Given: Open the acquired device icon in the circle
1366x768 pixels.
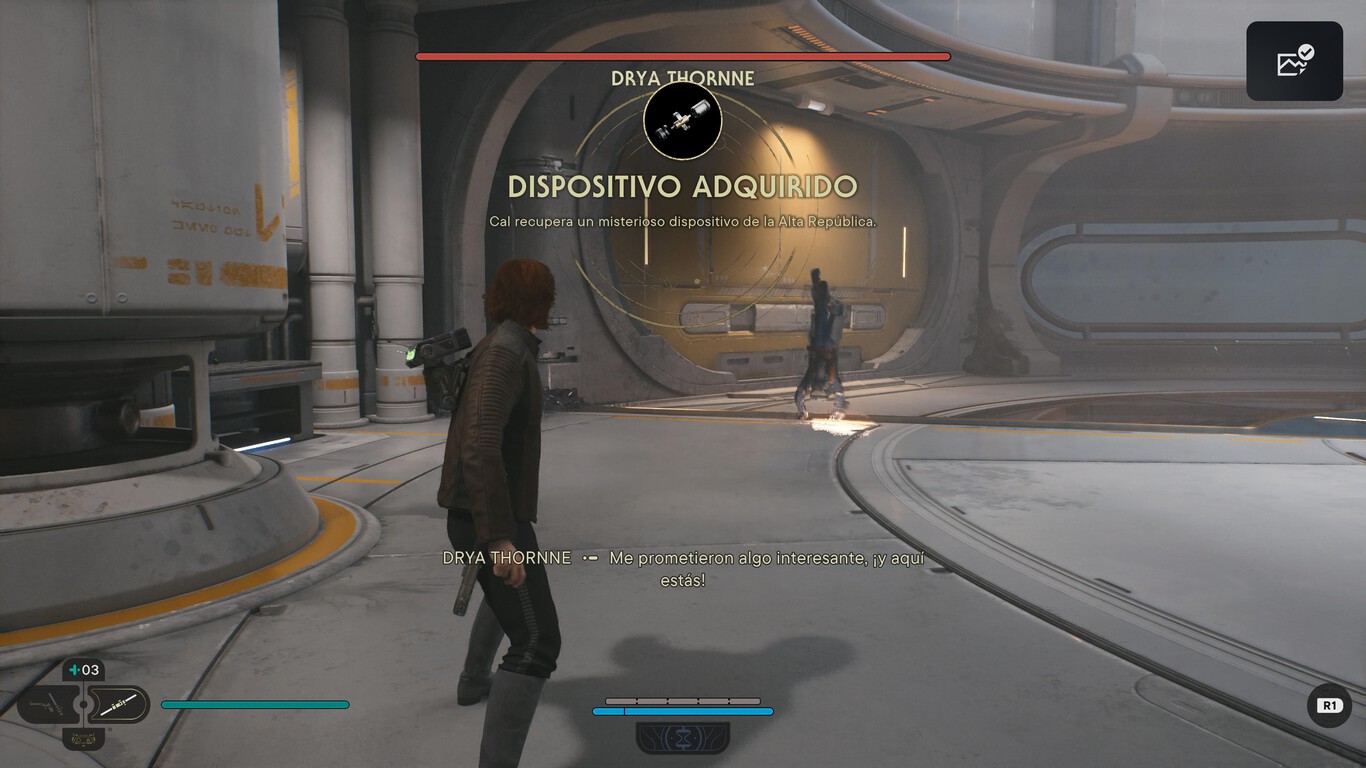Looking at the screenshot, I should (684, 120).
